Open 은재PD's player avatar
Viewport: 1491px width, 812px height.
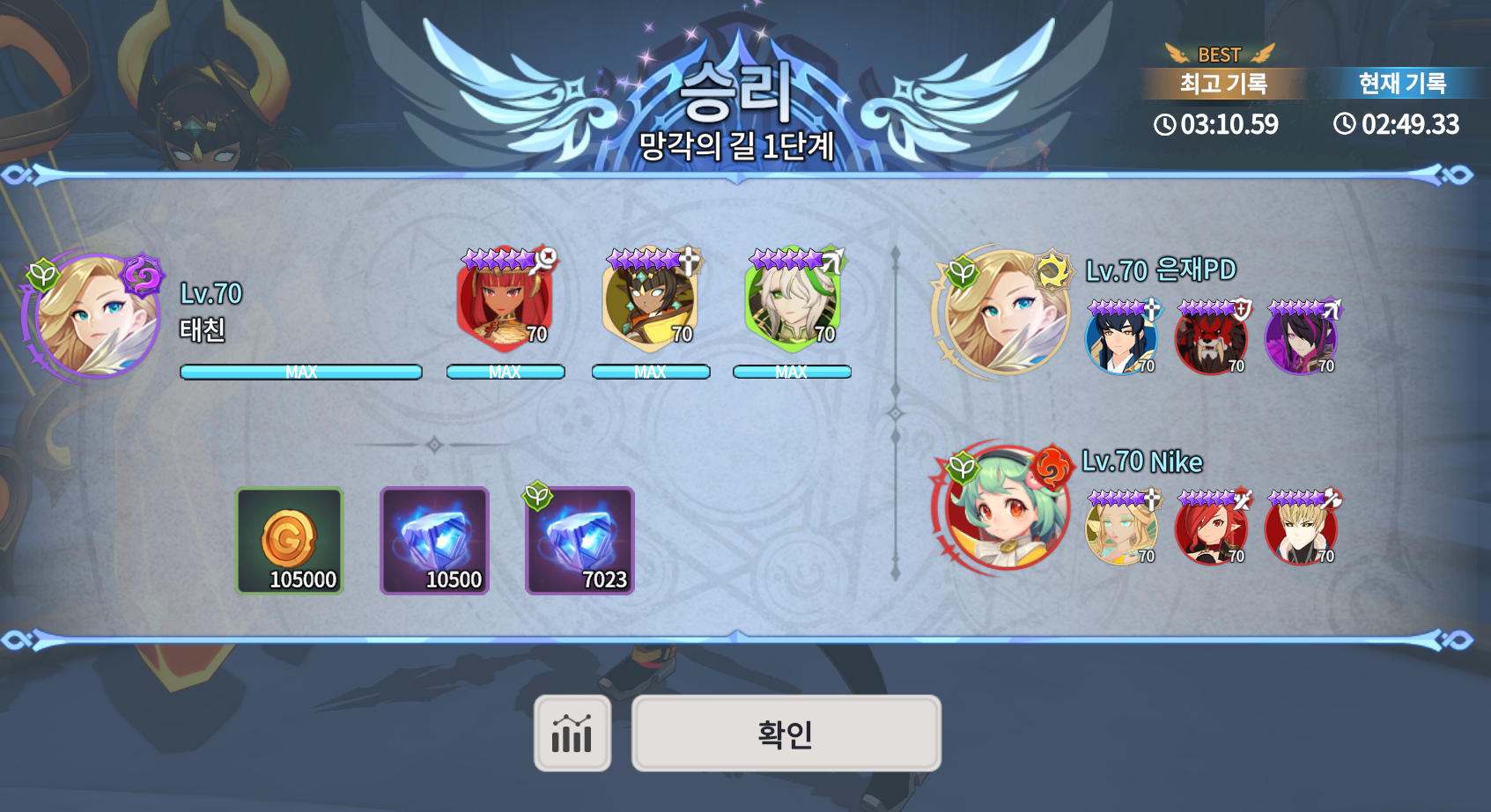pyautogui.click(x=1002, y=312)
